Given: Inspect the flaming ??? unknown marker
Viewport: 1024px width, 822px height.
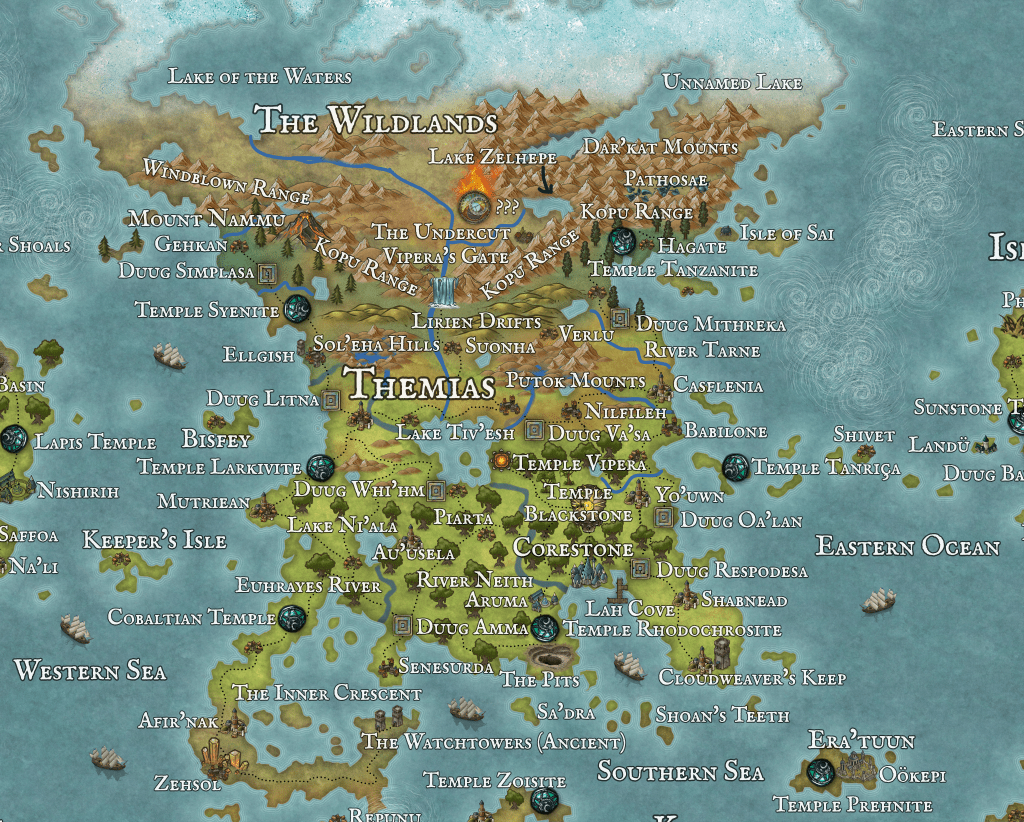Looking at the screenshot, I should pyautogui.click(x=473, y=201).
